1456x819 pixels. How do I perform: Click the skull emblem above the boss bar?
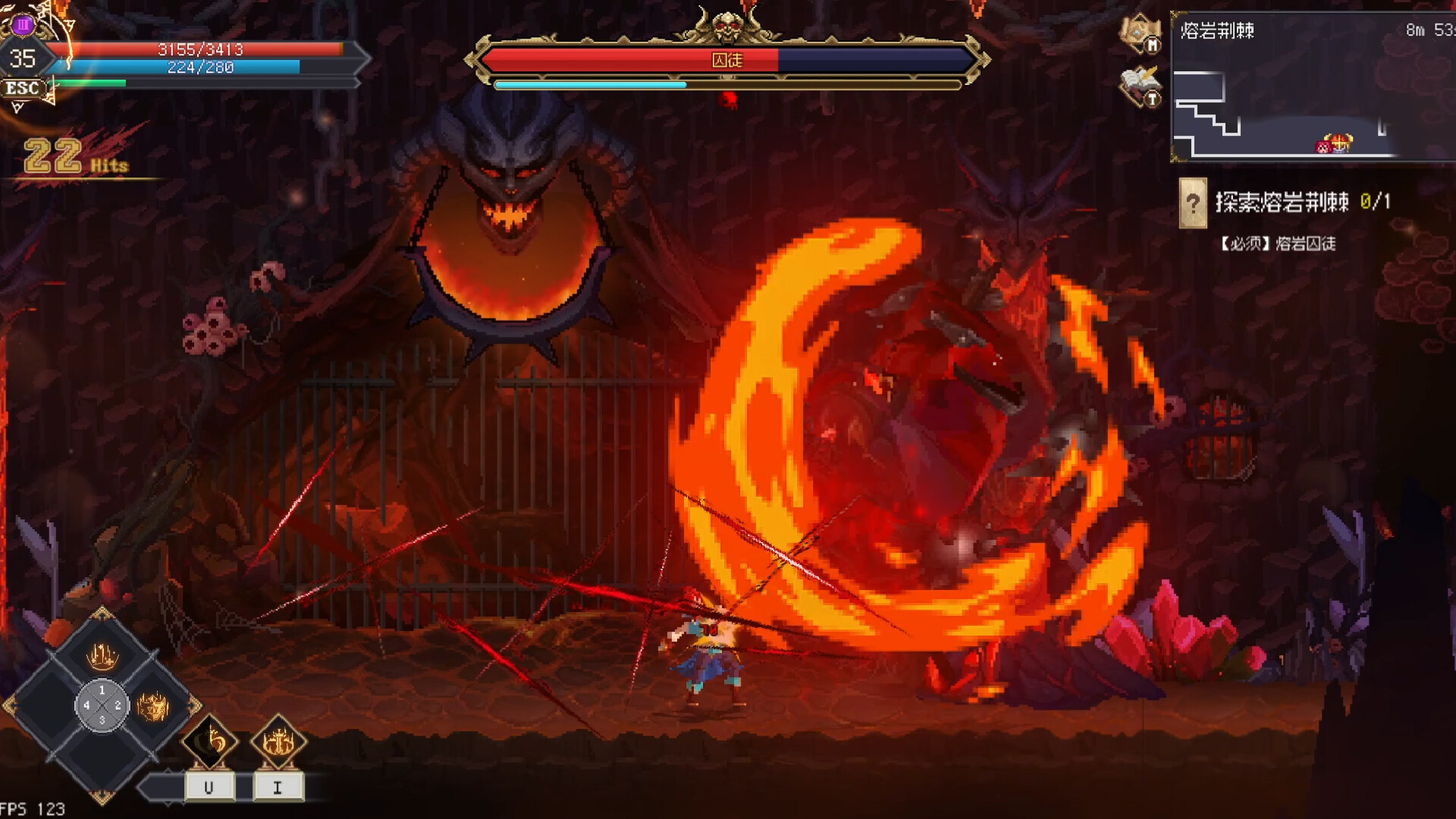[728, 23]
